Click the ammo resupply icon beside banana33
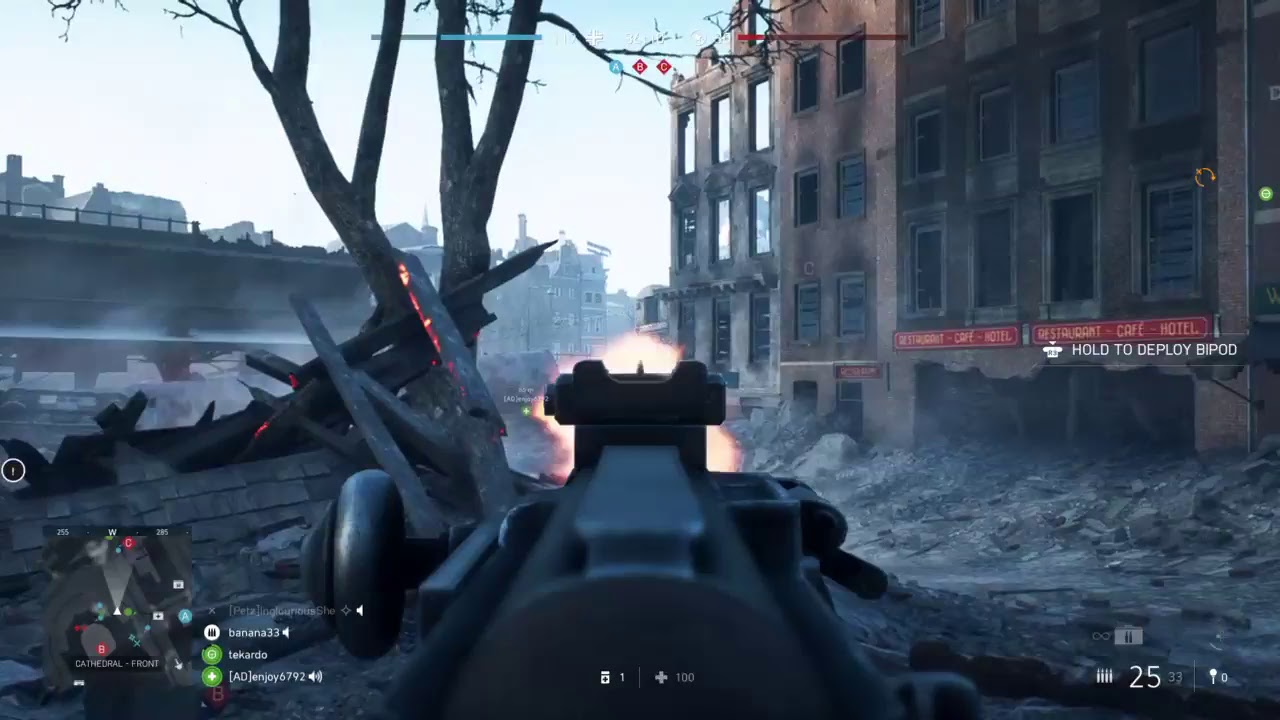 coord(211,632)
